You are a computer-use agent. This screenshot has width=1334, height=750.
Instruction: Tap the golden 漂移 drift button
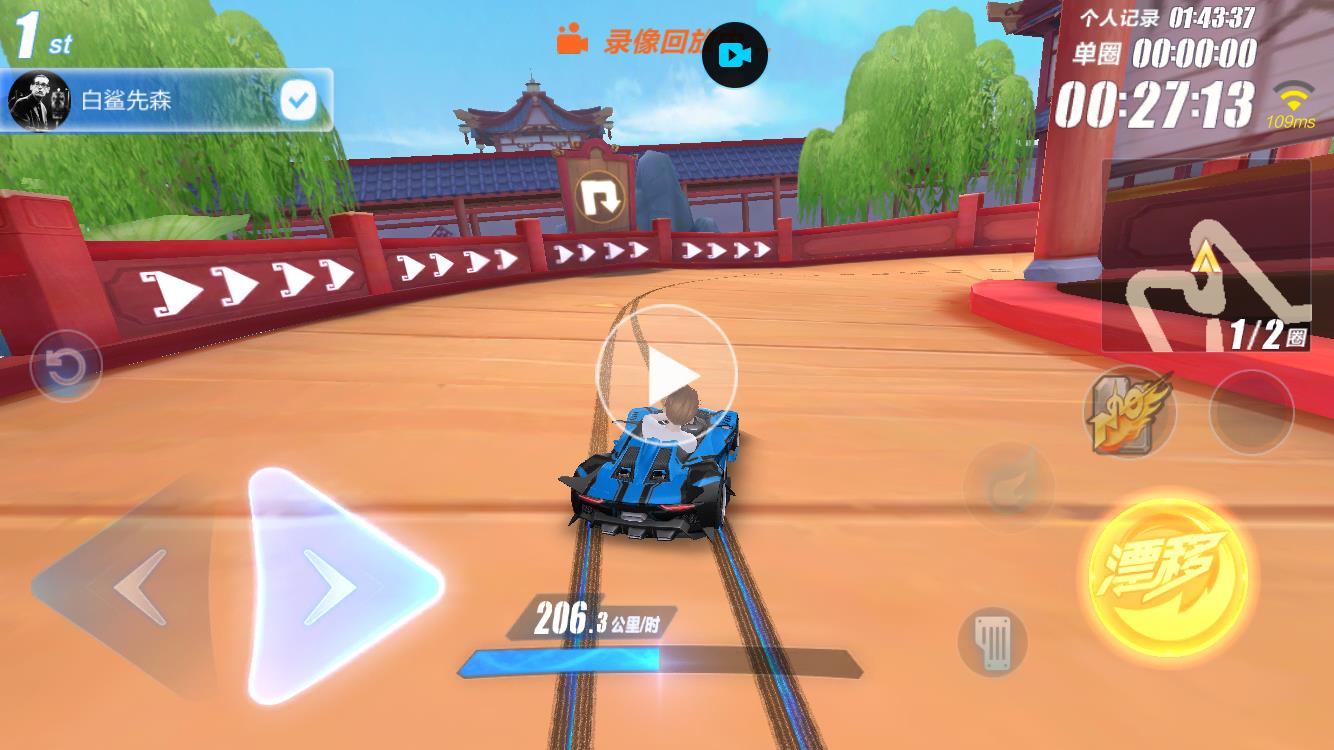point(1168,575)
